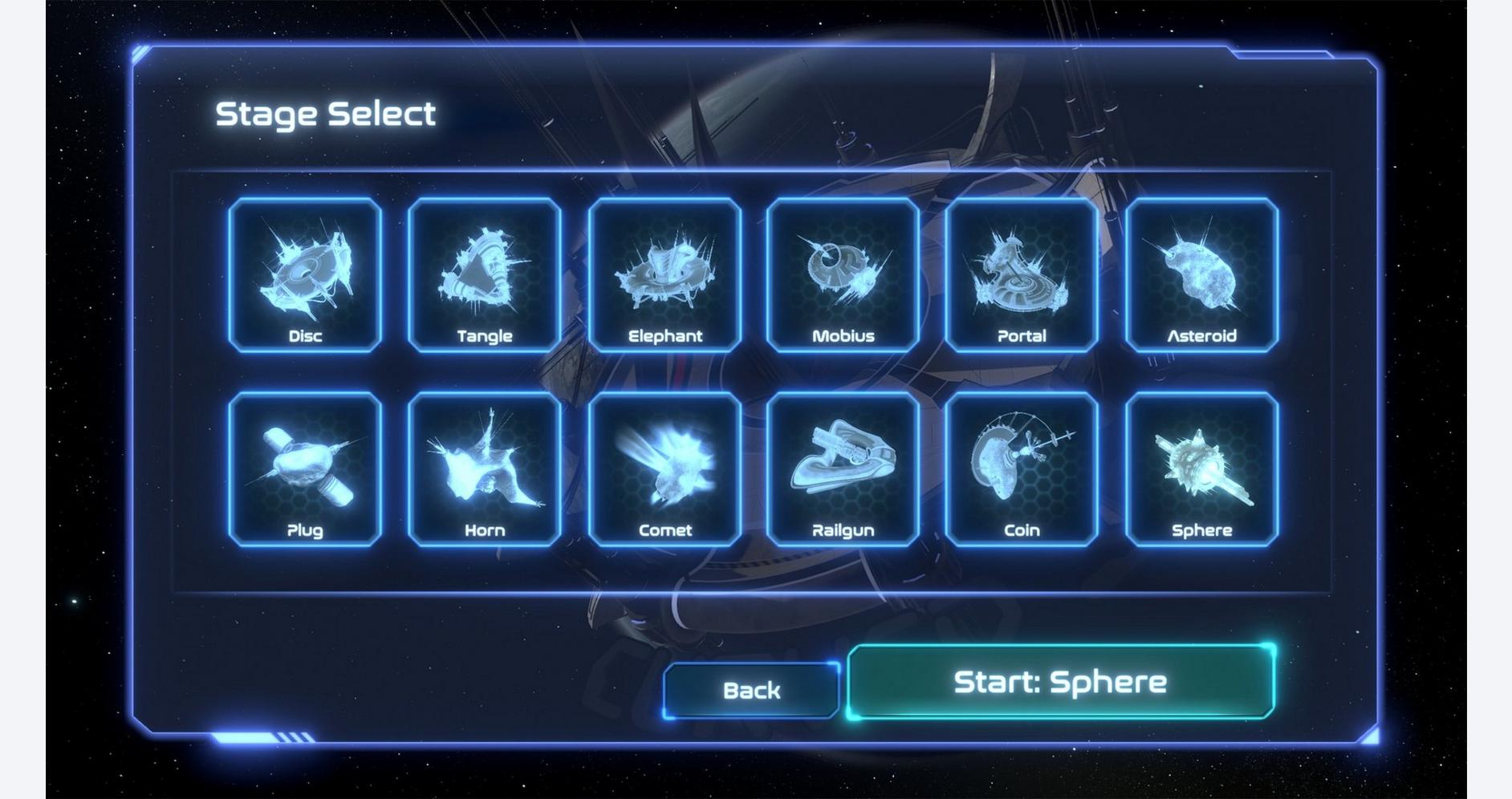Viewport: 1512px width, 799px height.
Task: Pick the Elephant stage tile
Action: (665, 274)
